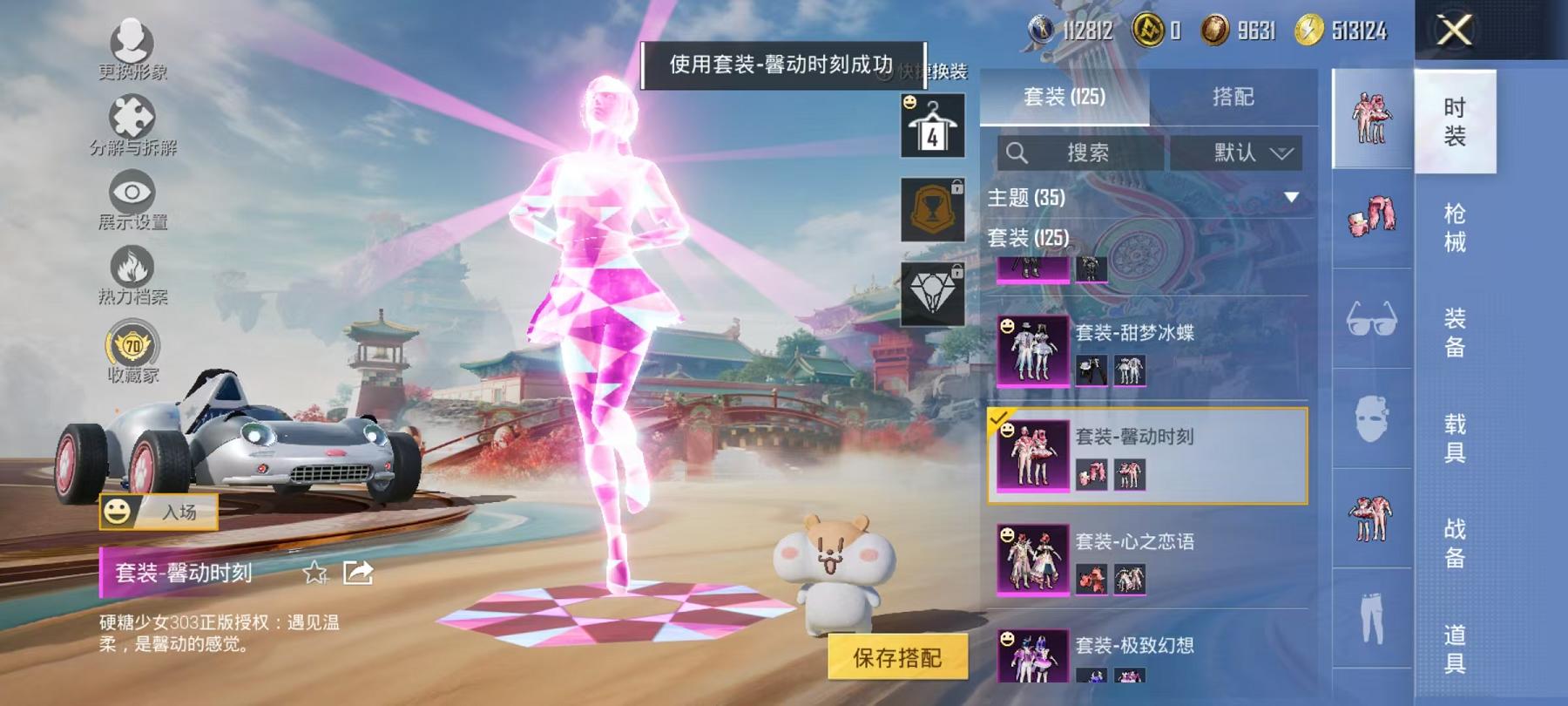Image resolution: width=1568 pixels, height=706 pixels.
Task: Click the 入场 entrance emote button
Action: click(x=161, y=513)
